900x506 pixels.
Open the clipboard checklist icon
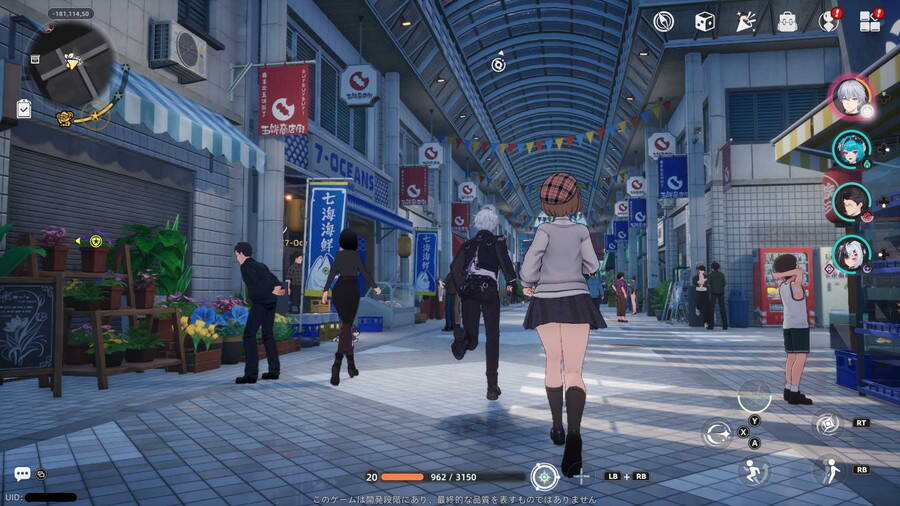(x=24, y=109)
